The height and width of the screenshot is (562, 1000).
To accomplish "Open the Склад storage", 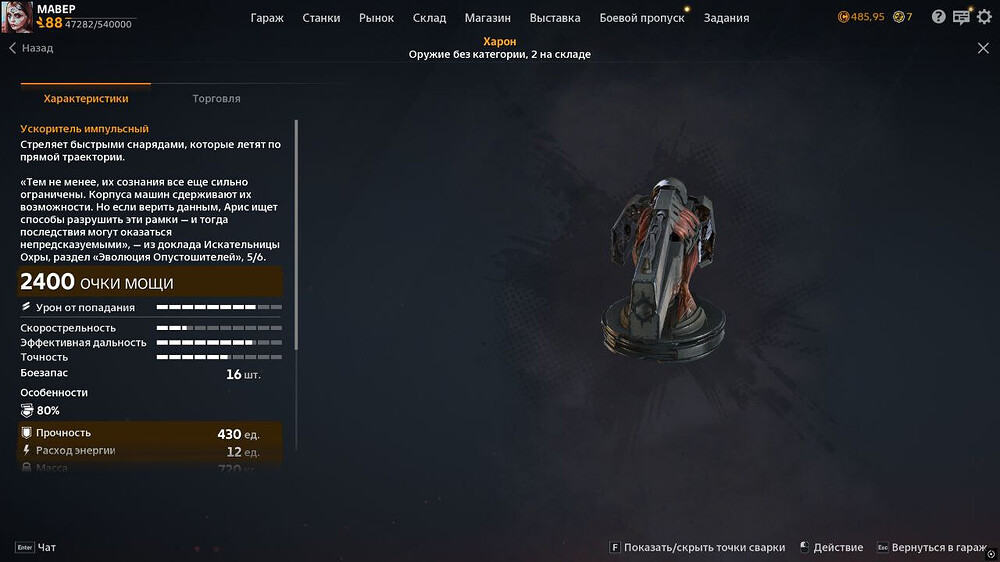I will pos(429,18).
